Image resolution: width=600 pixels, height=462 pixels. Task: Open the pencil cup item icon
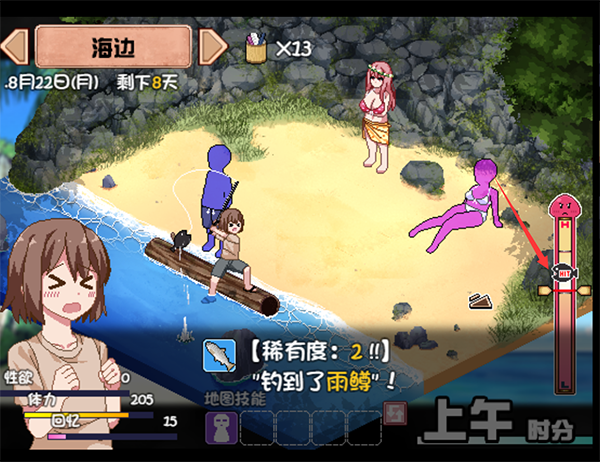(257, 46)
